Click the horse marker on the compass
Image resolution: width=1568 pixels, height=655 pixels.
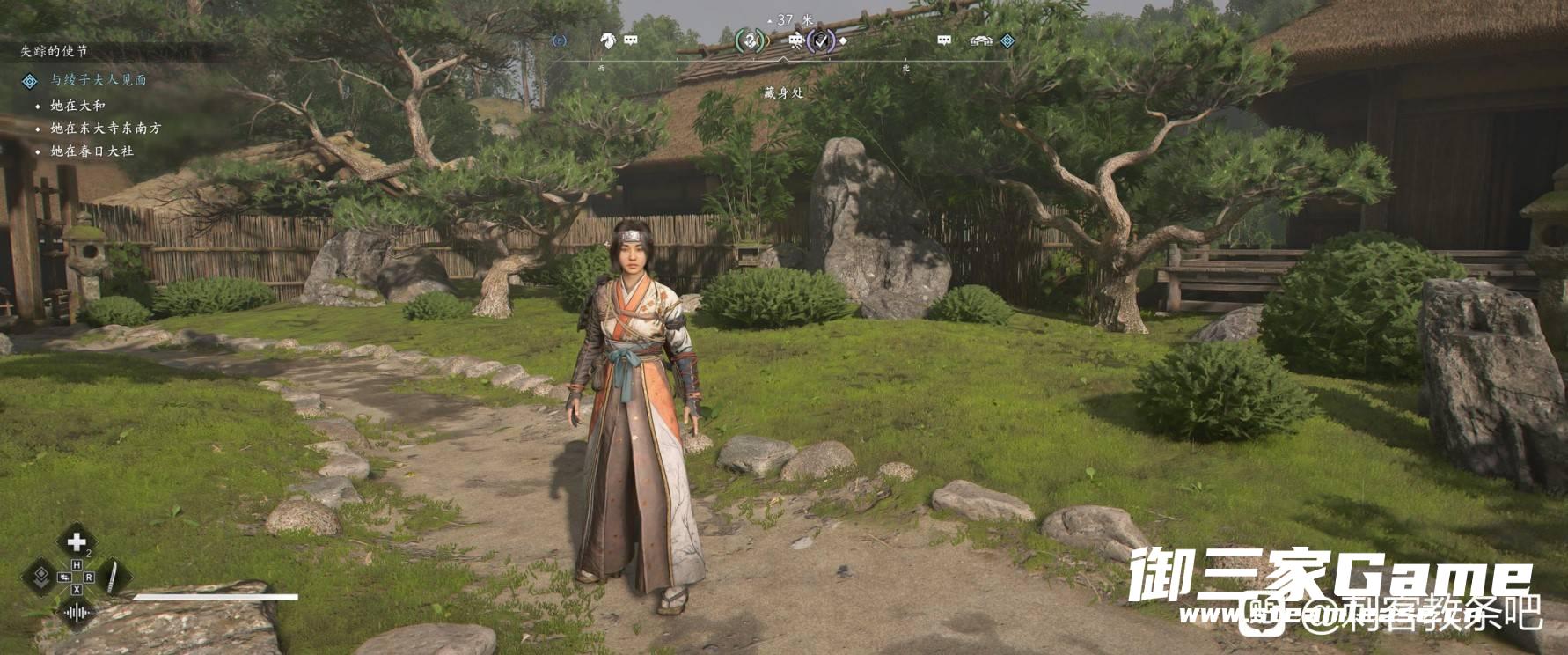pyautogui.click(x=607, y=40)
